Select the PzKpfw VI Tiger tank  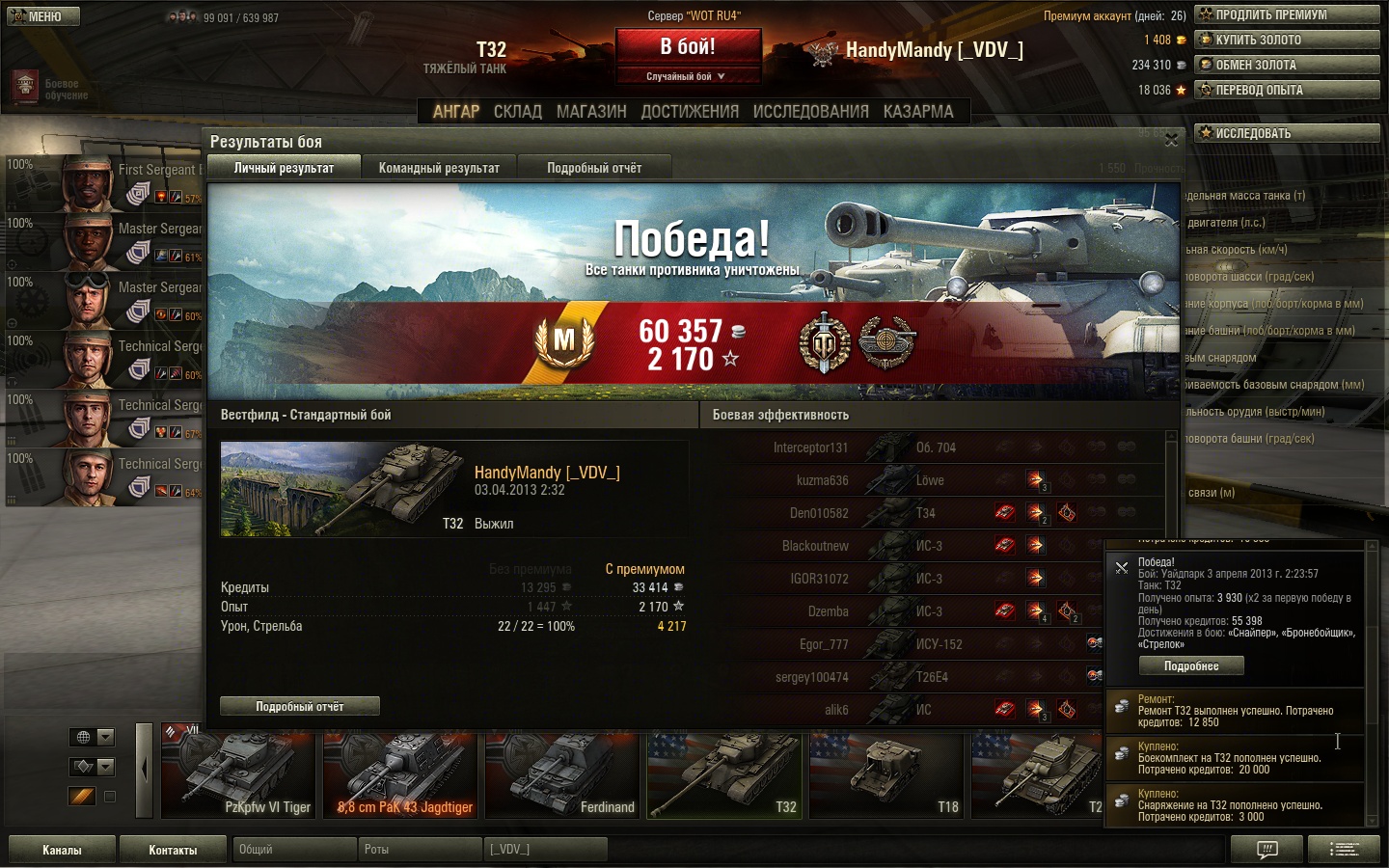[x=239, y=776]
